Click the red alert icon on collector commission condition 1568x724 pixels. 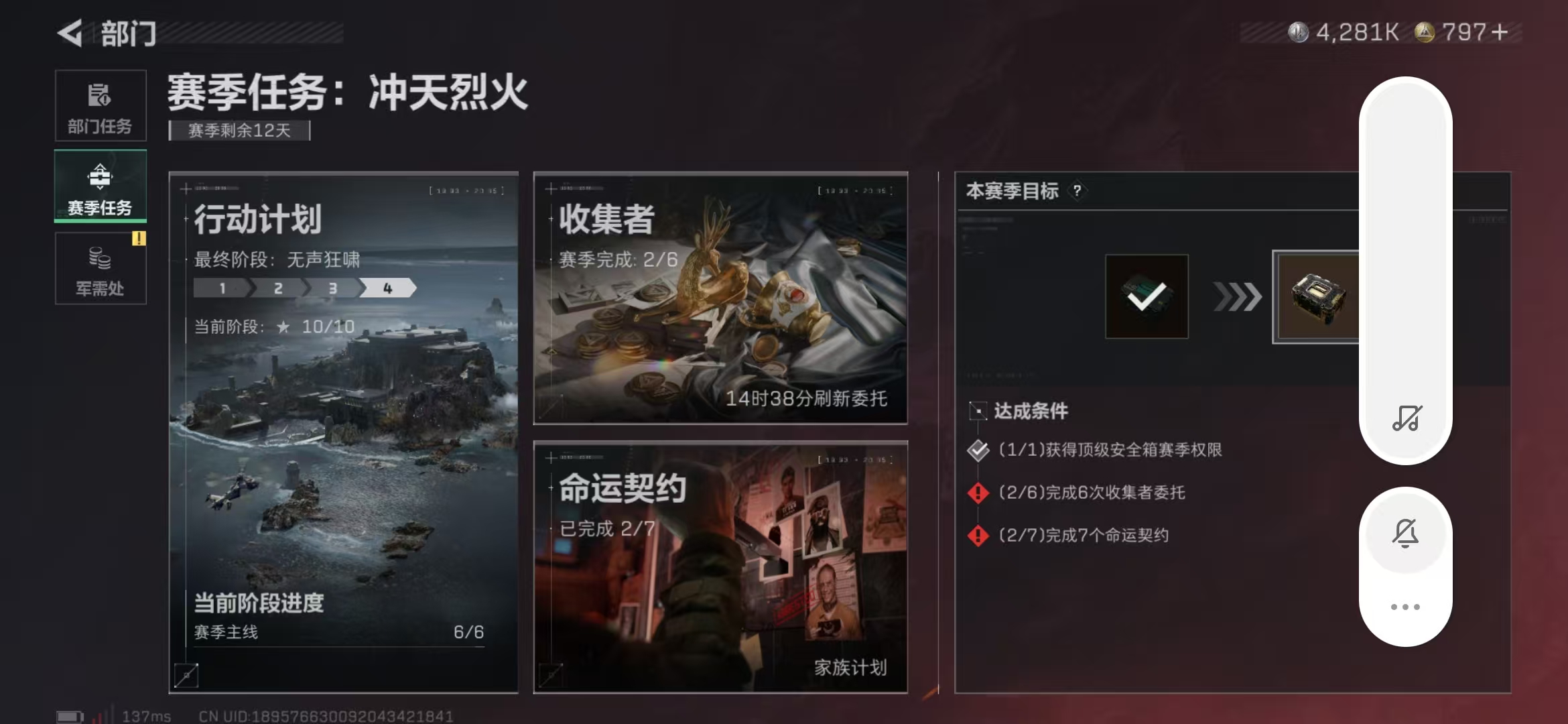coord(978,493)
